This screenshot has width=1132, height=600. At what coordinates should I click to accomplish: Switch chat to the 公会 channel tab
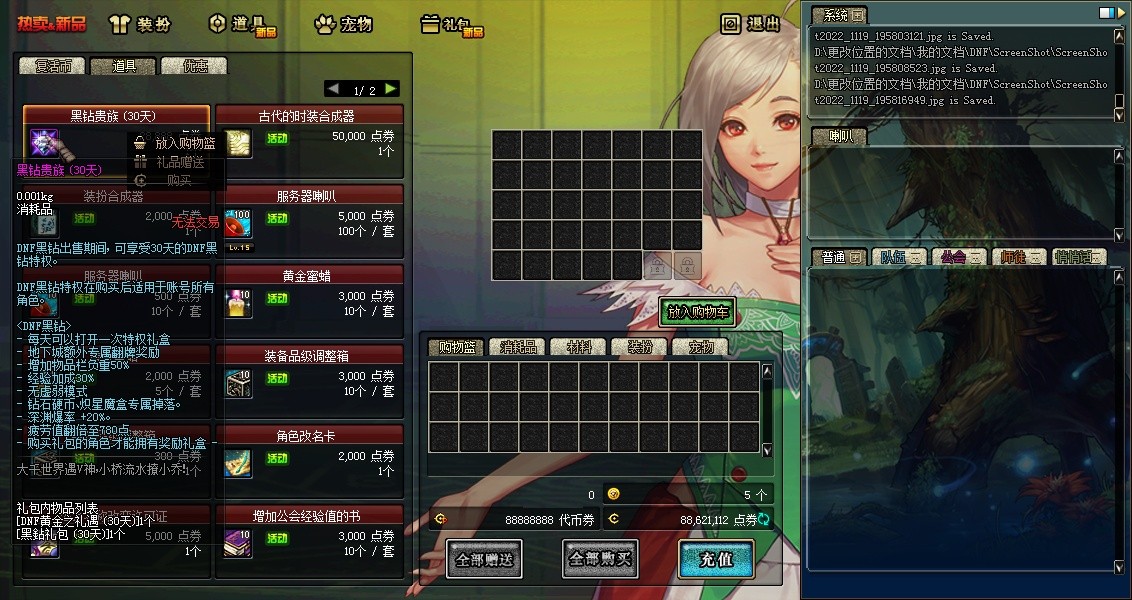click(957, 257)
